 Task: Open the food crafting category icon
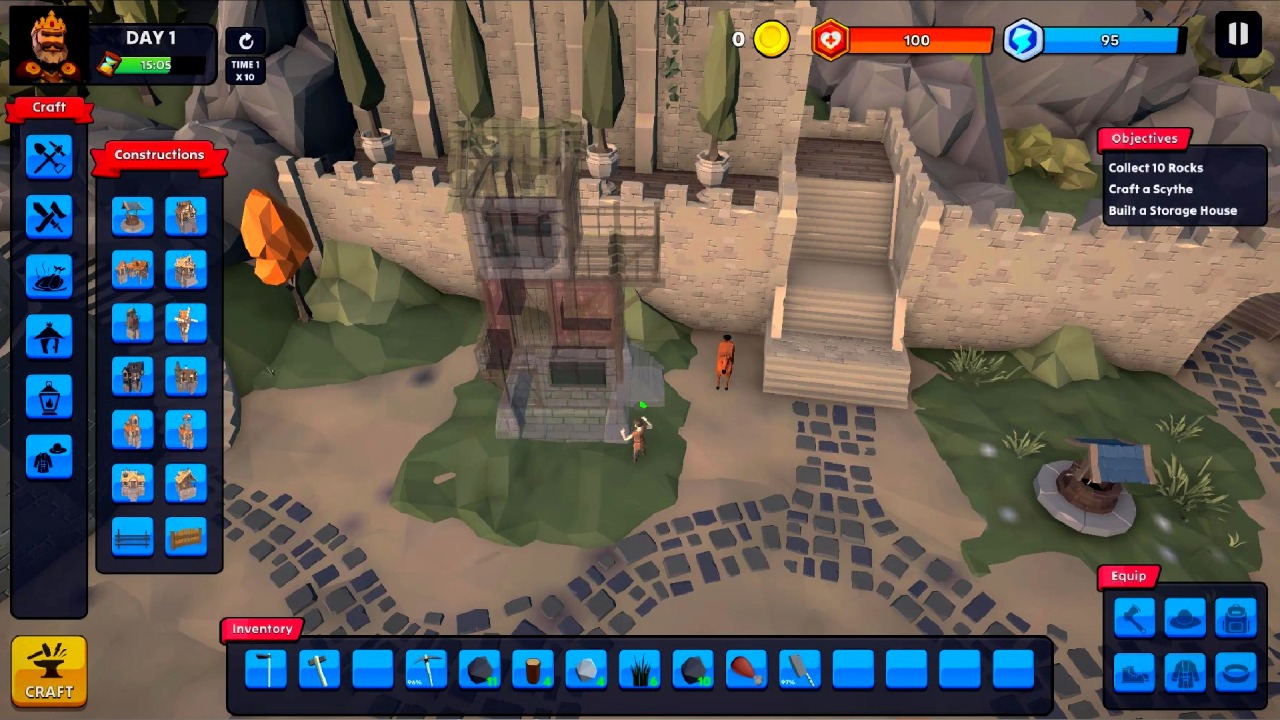[x=49, y=277]
